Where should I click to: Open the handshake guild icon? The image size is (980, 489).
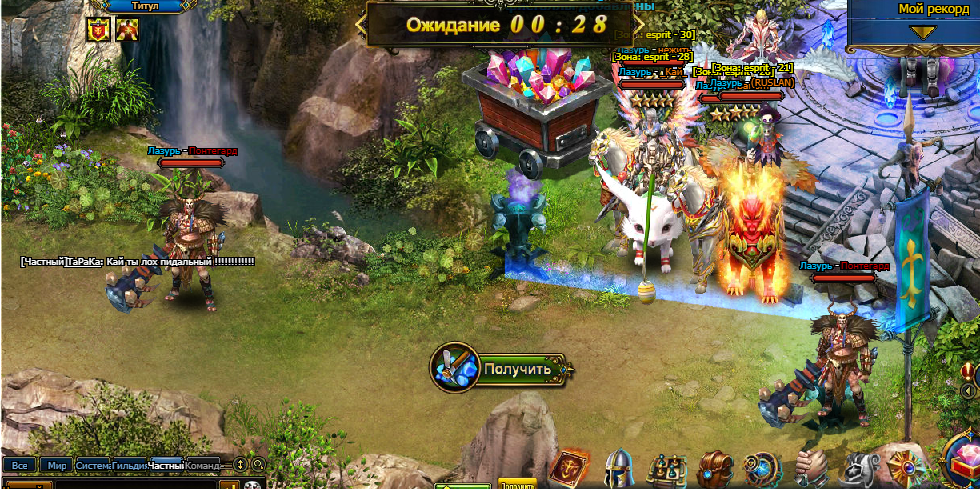(x=811, y=469)
